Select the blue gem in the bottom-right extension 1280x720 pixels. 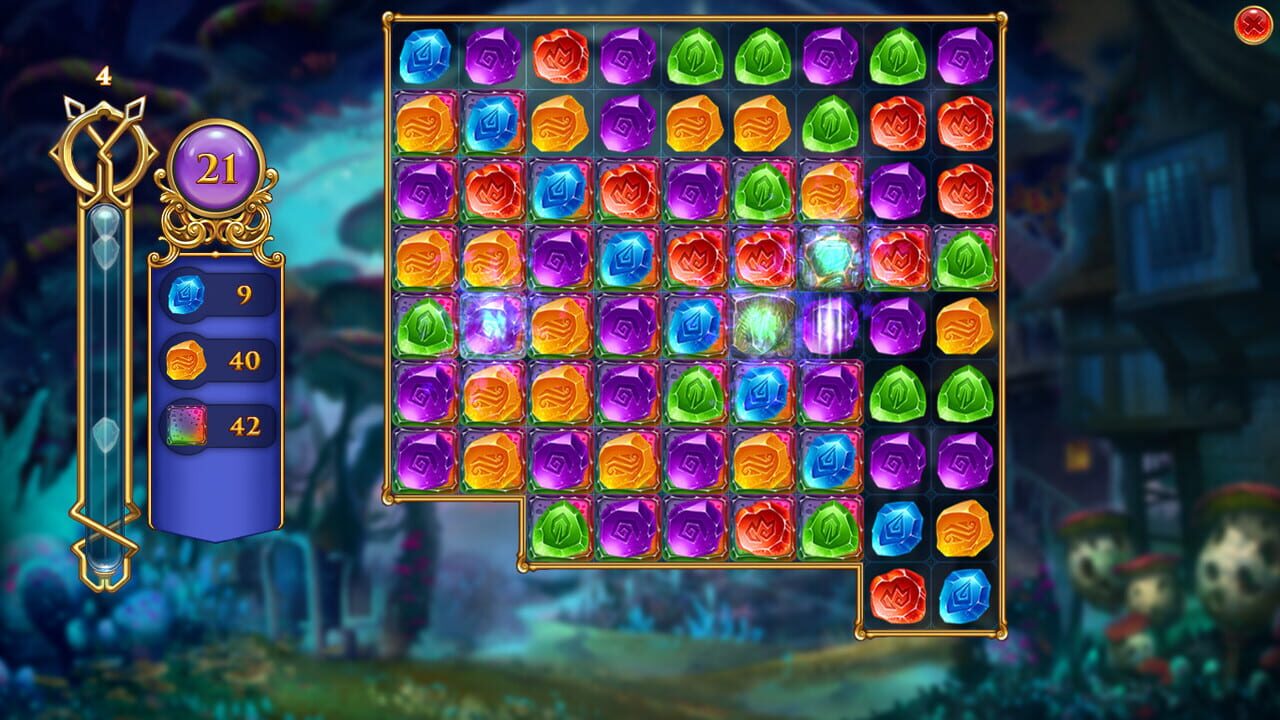[x=898, y=530]
